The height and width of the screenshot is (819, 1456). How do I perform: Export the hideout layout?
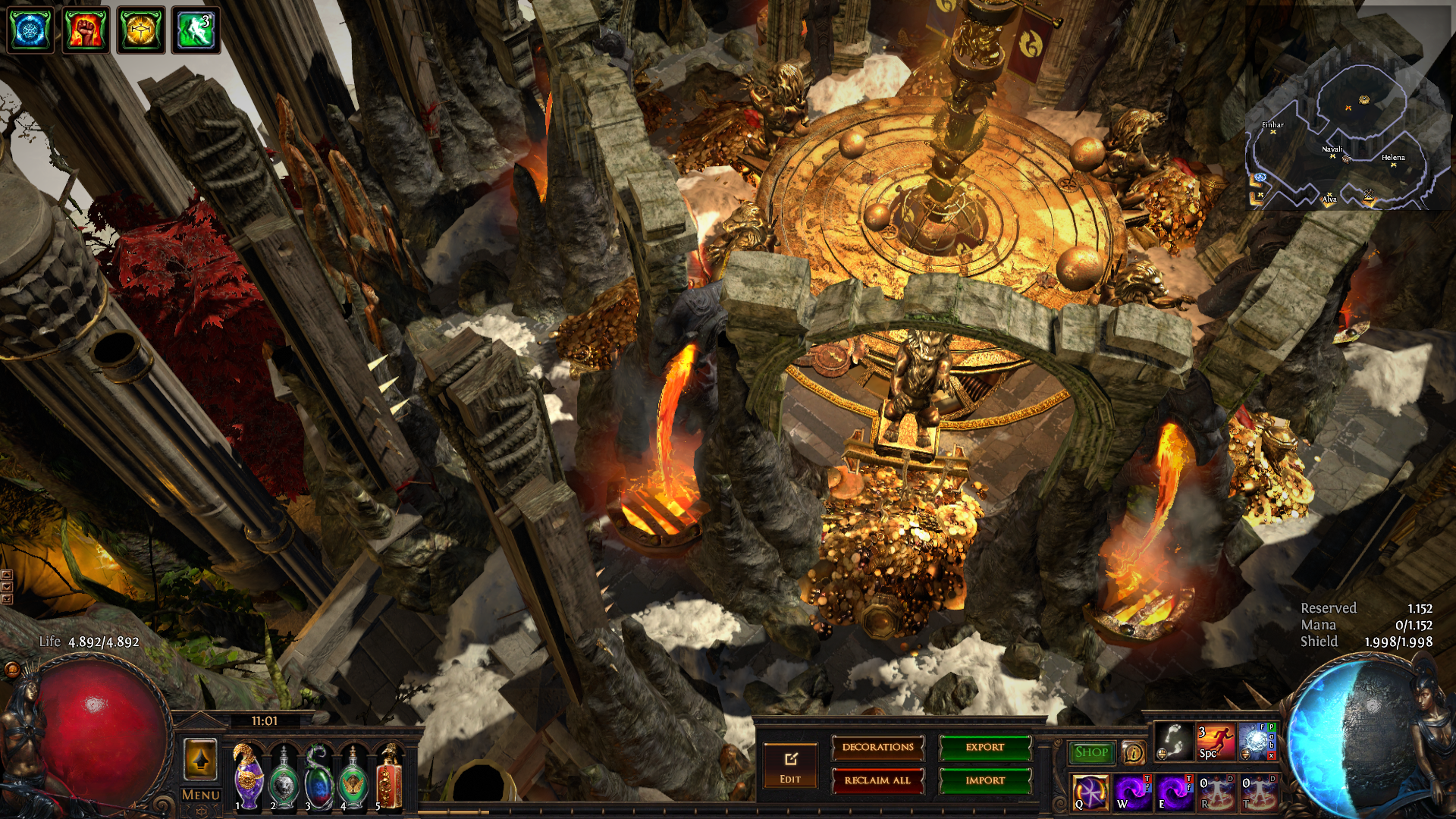point(985,748)
